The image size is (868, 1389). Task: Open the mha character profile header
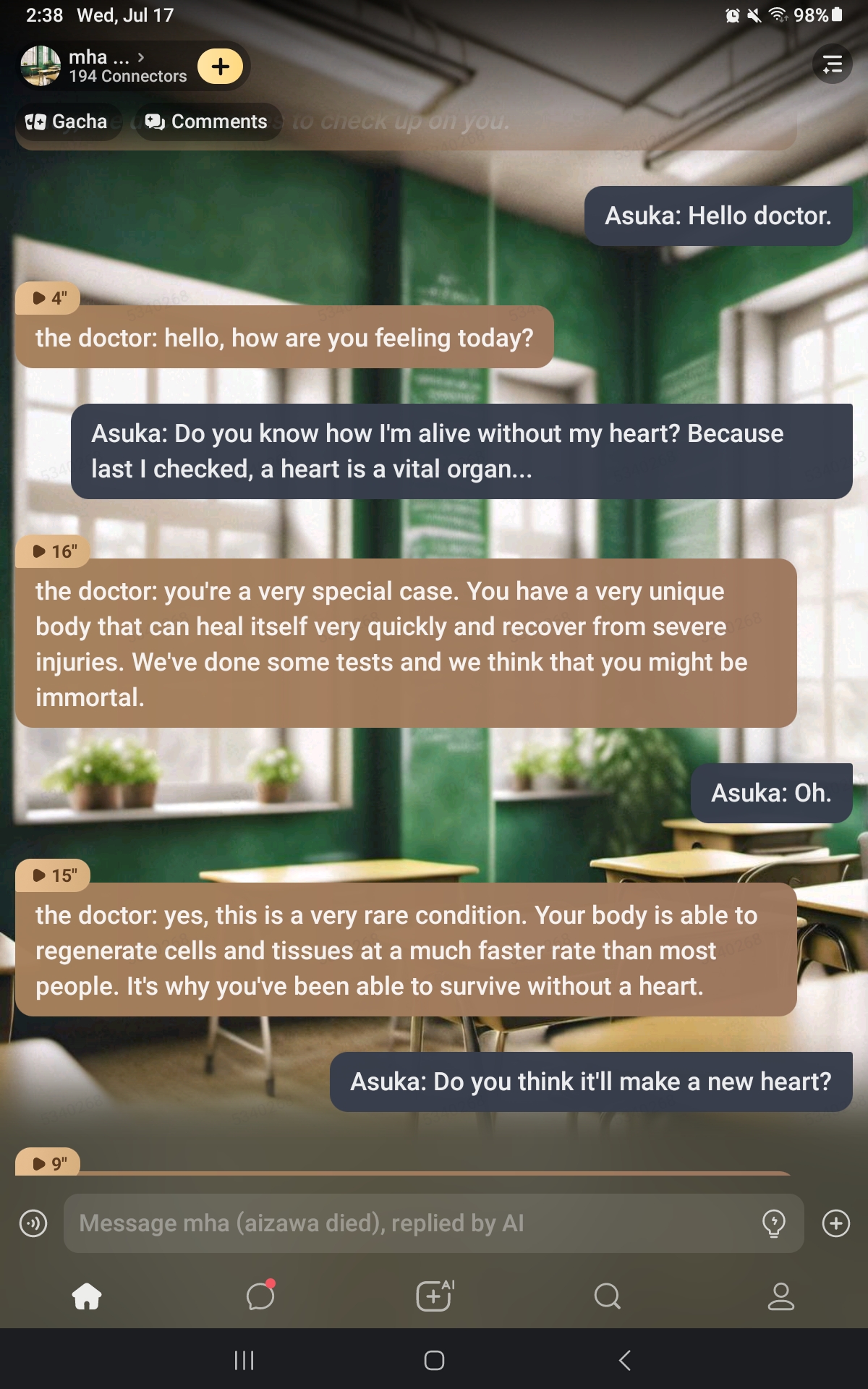click(x=101, y=66)
